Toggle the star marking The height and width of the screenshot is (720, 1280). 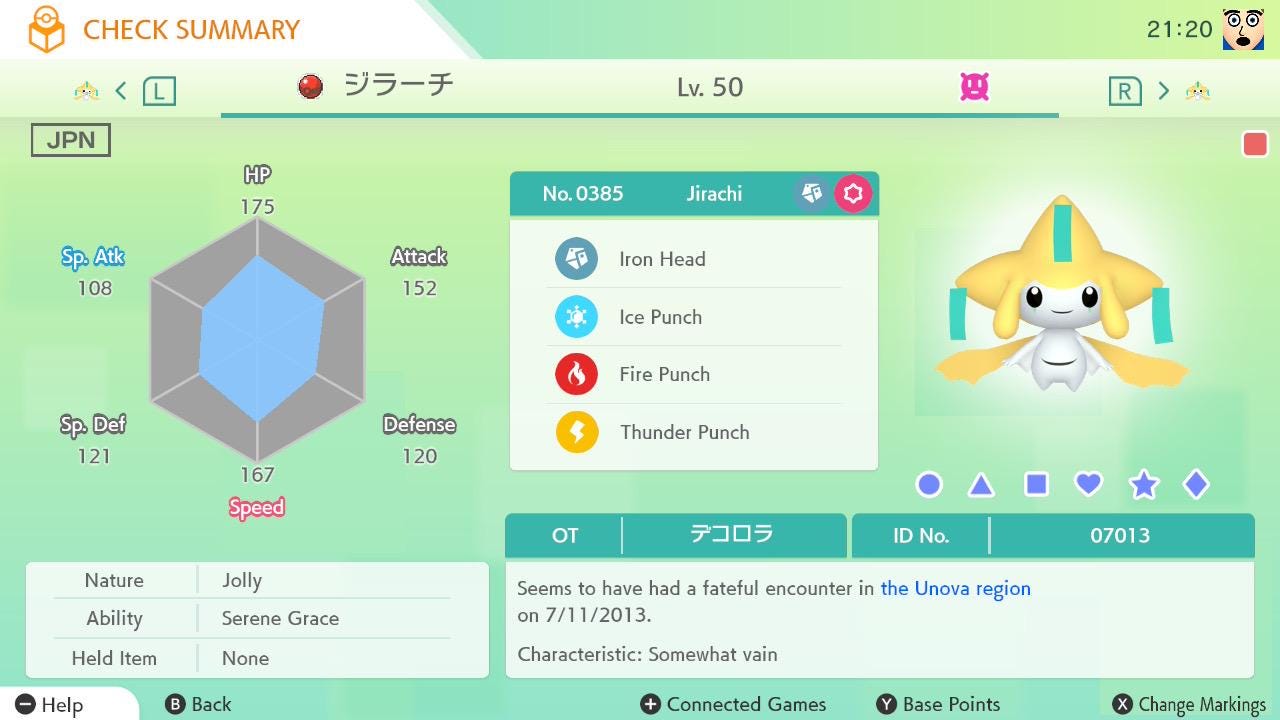1143,485
